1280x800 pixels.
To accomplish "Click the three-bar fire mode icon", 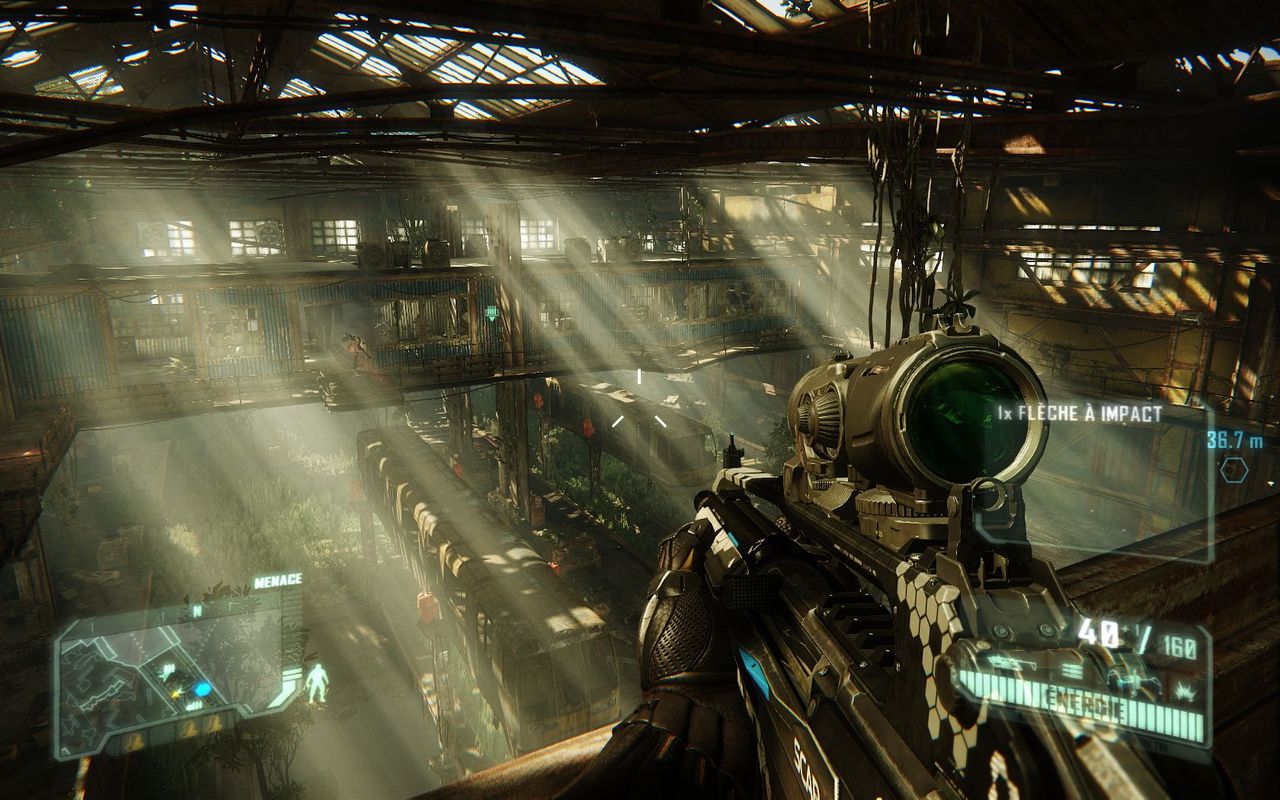I will 1072,670.
